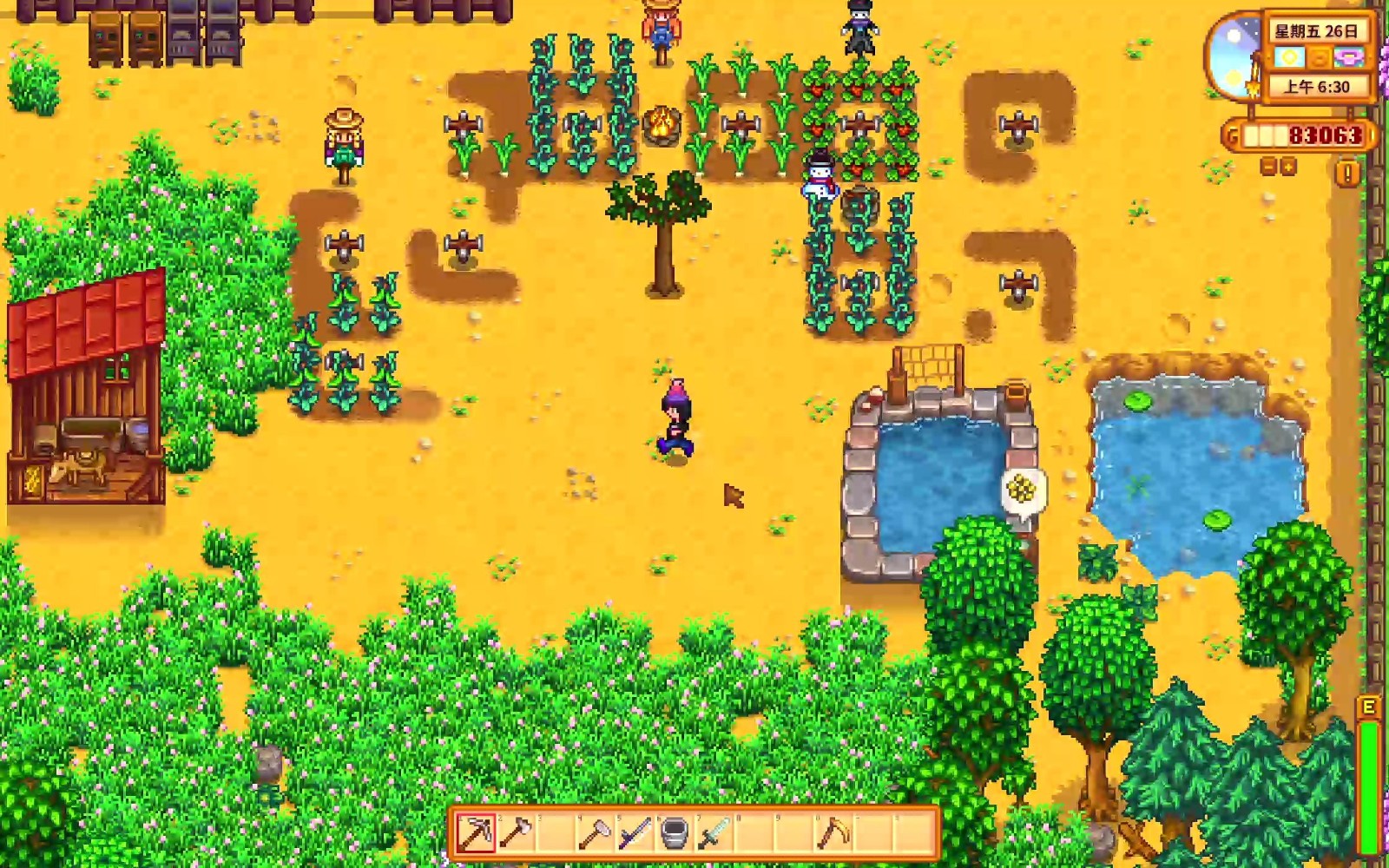The image size is (1389, 868).
Task: Click the zoom in plus button
Action: pos(1287,167)
